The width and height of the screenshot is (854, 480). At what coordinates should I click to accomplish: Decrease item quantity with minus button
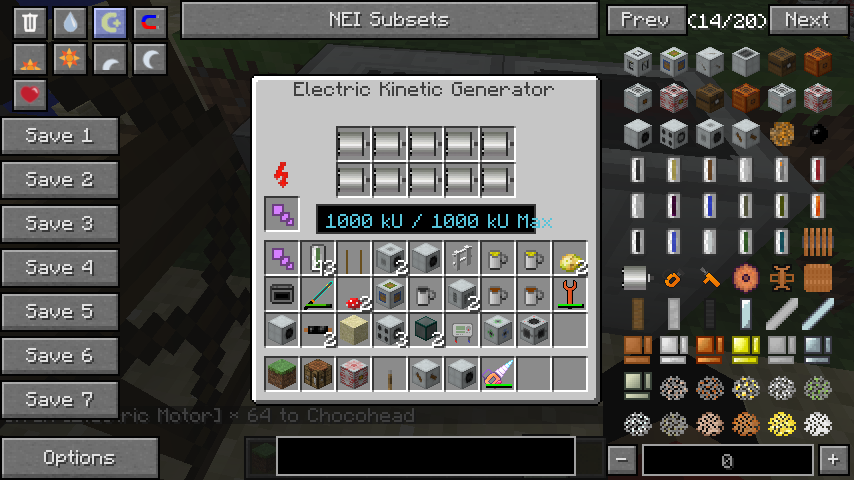(x=621, y=460)
